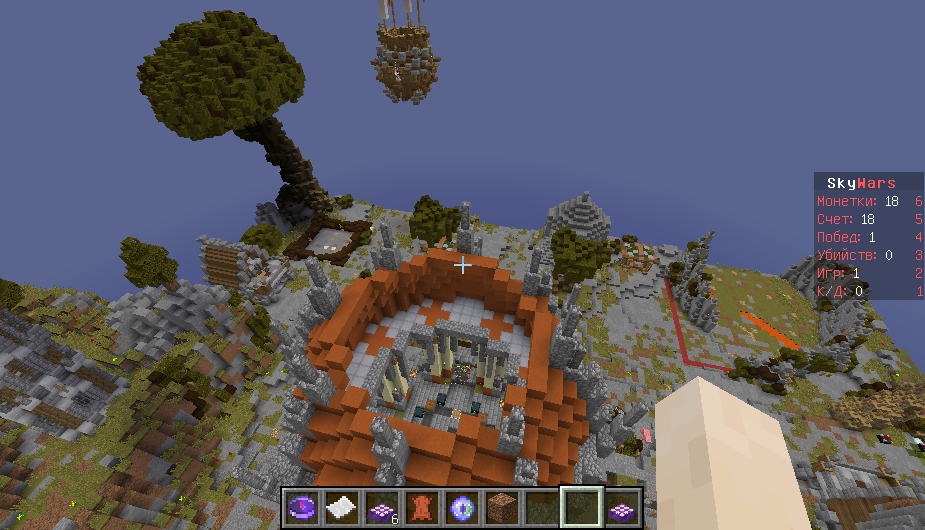Pick the blue glowing orb slot
Image resolution: width=925 pixels, height=530 pixels.
pos(461,507)
